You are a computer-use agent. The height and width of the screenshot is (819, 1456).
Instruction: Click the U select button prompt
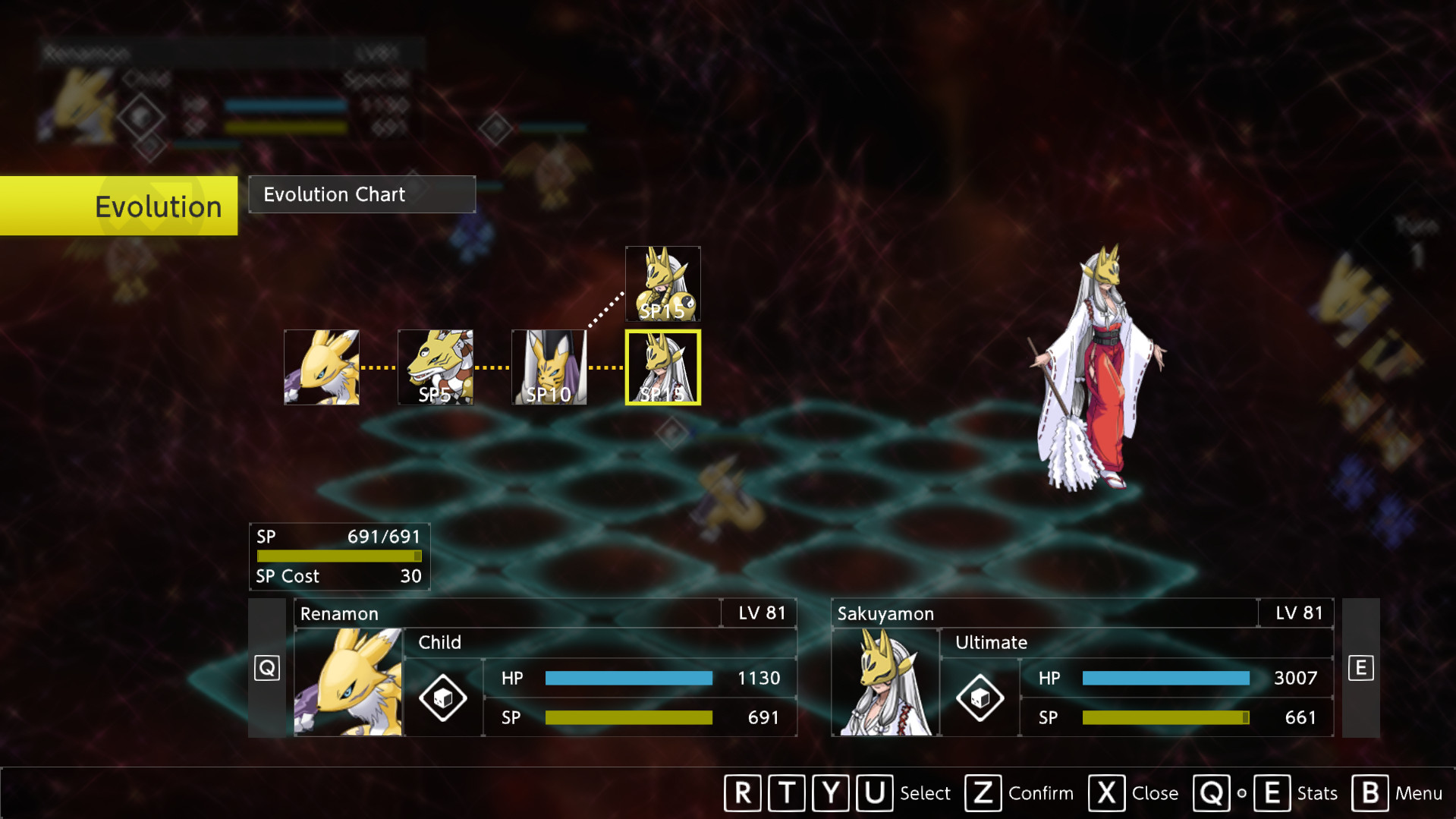coord(874,793)
